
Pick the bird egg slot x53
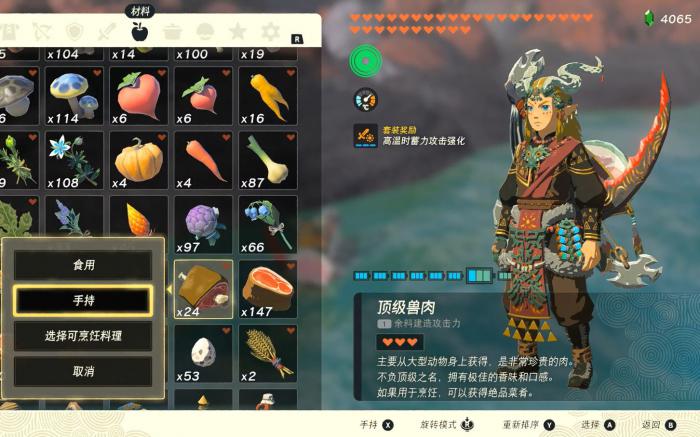tap(204, 353)
